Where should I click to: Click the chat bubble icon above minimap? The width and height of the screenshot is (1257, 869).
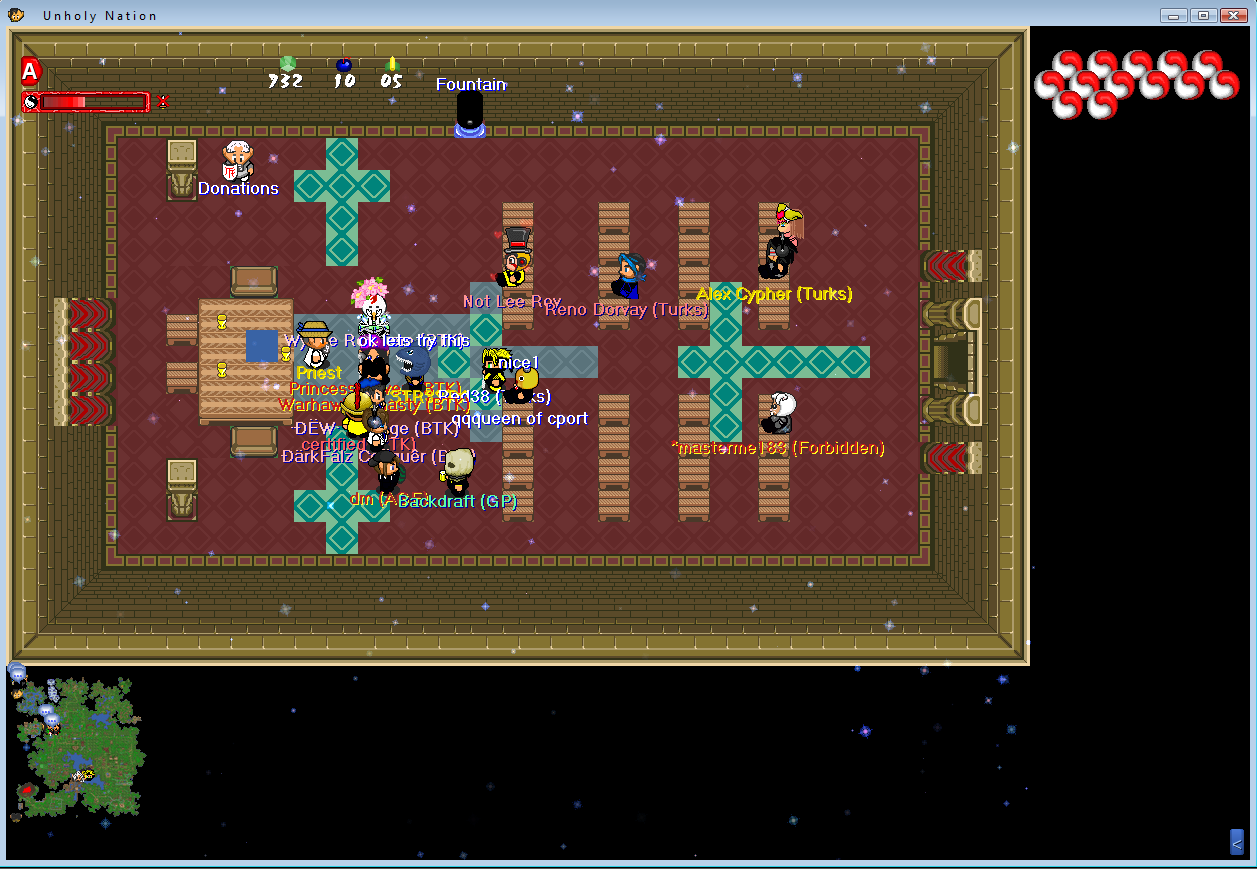tap(17, 672)
